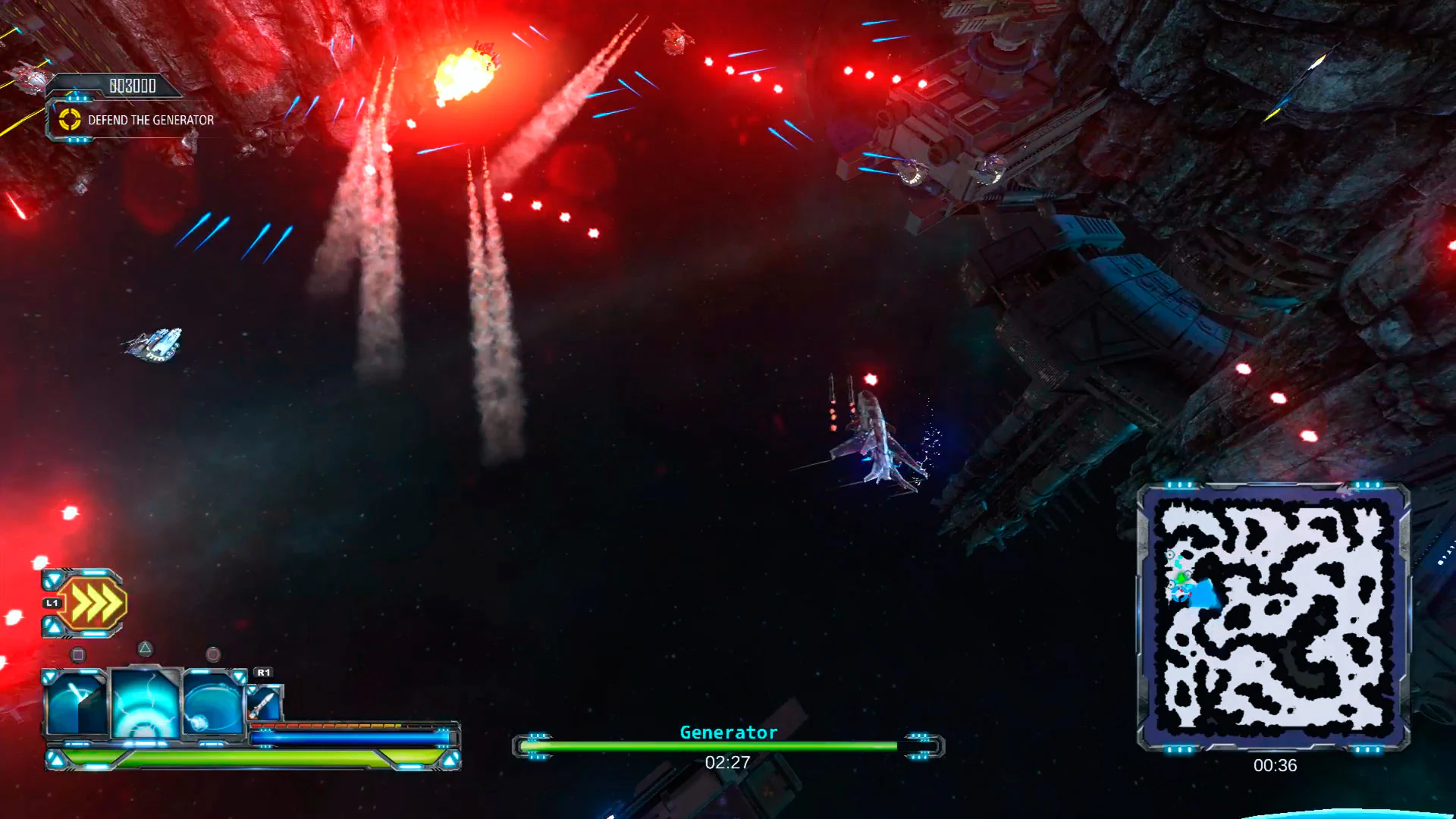Click the Generator label above the health bar
1456x819 pixels.
click(727, 732)
